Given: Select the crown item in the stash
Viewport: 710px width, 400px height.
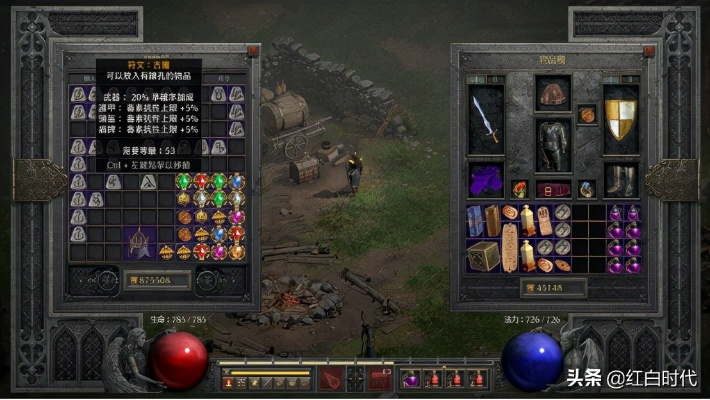Looking at the screenshot, I should 137,242.
